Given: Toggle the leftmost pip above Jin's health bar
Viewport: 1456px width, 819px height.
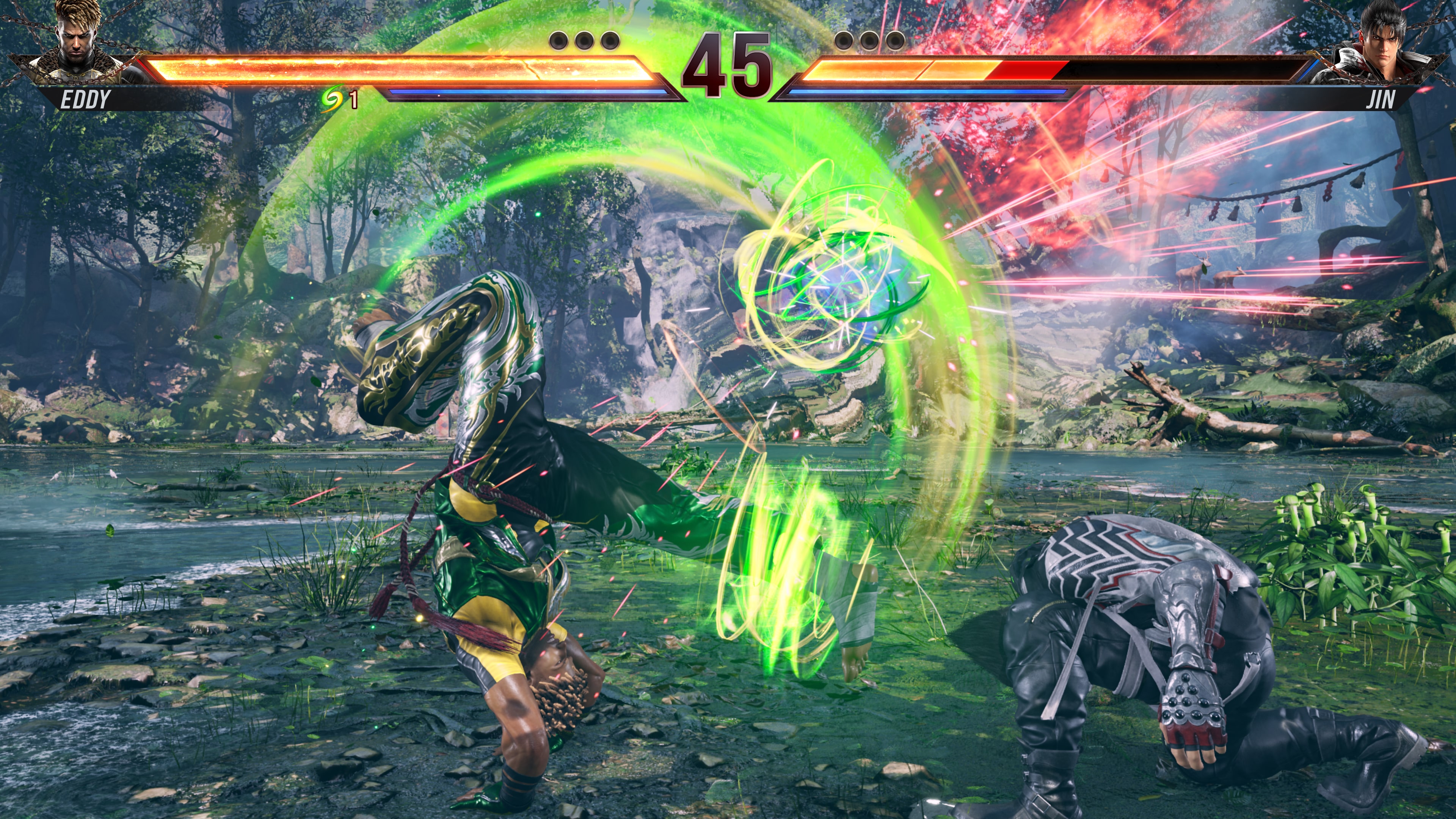Looking at the screenshot, I should pyautogui.click(x=844, y=41).
